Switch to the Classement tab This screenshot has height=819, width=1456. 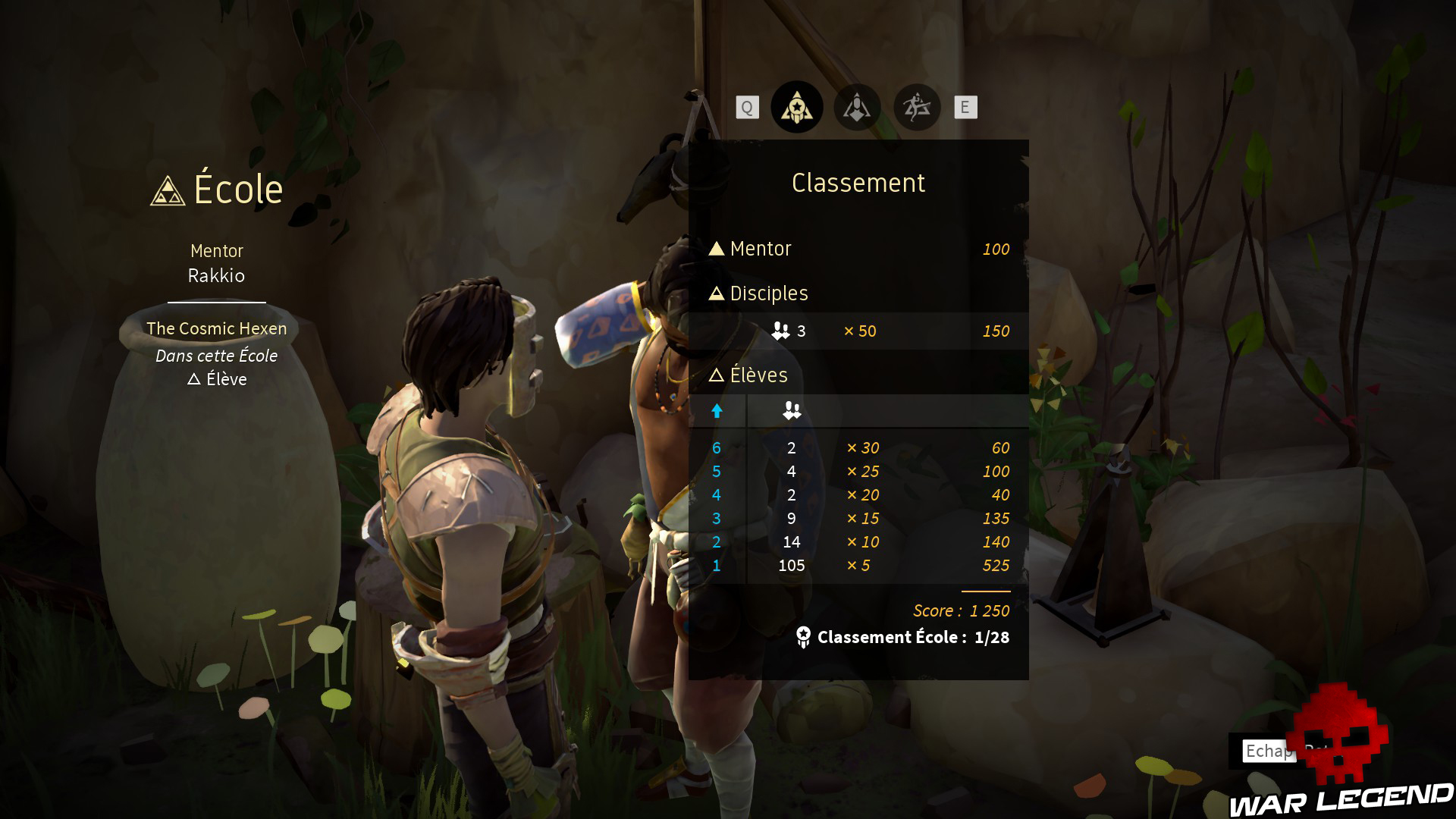858,182
